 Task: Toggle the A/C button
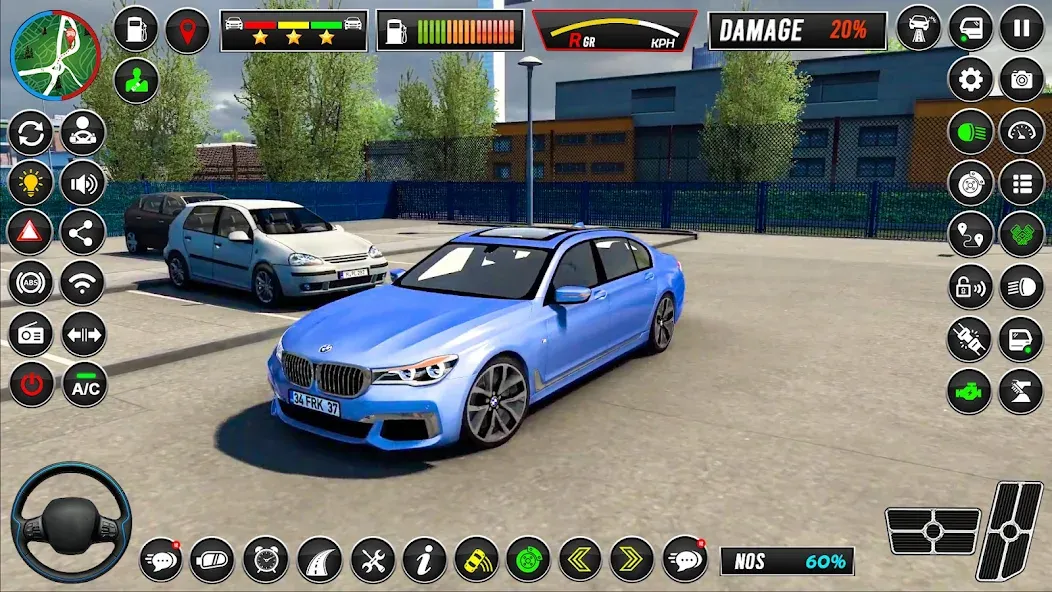click(84, 384)
